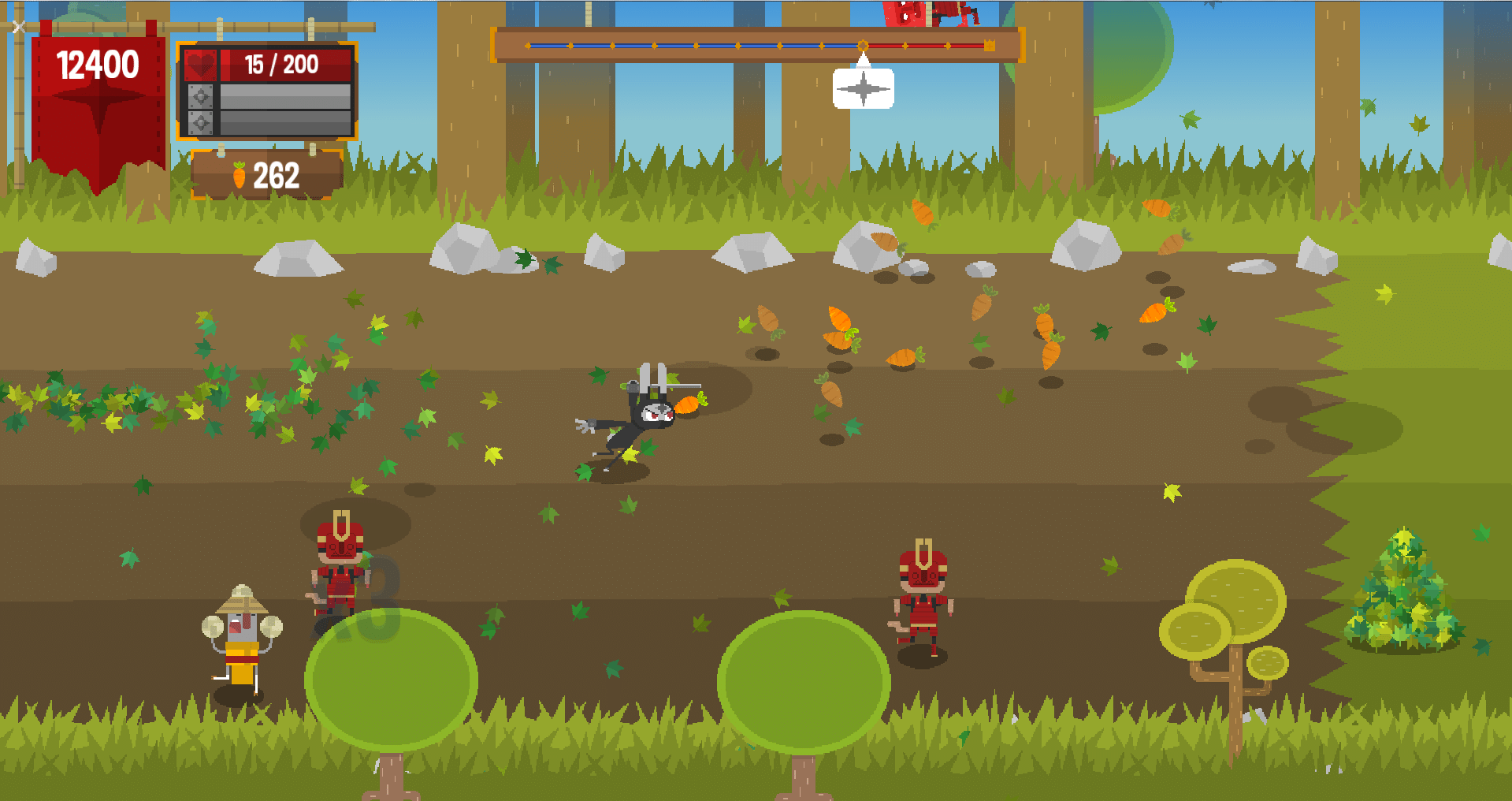Select the crown icon ending the level track
This screenshot has height=801, width=1512.
pyautogui.click(x=990, y=46)
